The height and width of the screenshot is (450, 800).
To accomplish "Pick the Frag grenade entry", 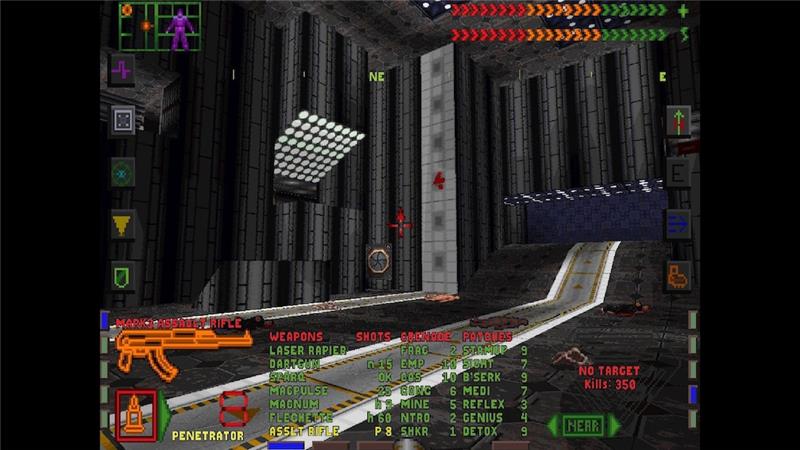I will coord(412,351).
